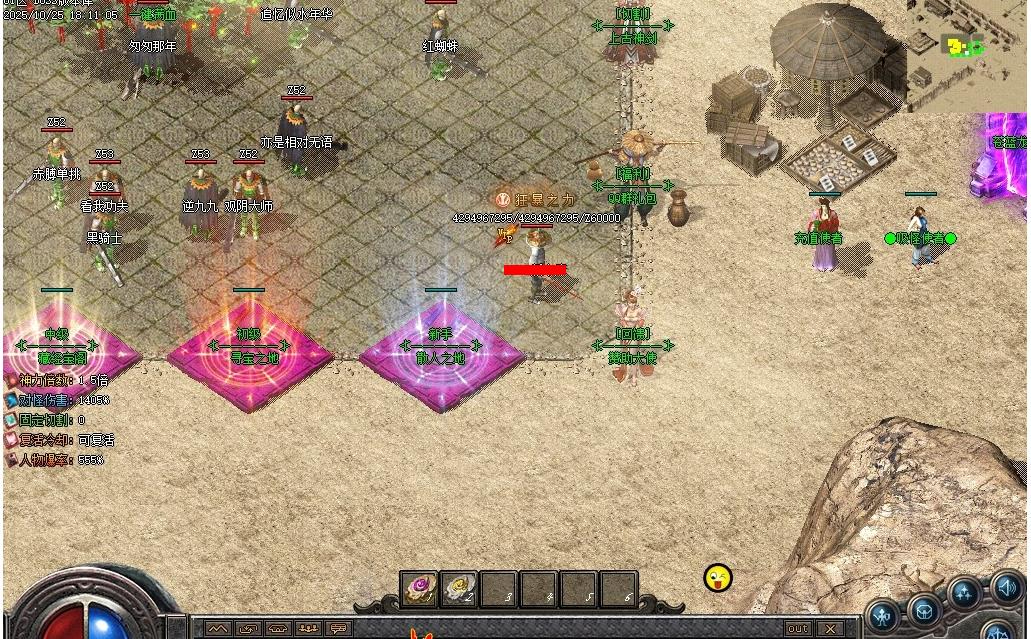Click the round button with upward arrows
The height and width of the screenshot is (639, 1031).
(965, 594)
